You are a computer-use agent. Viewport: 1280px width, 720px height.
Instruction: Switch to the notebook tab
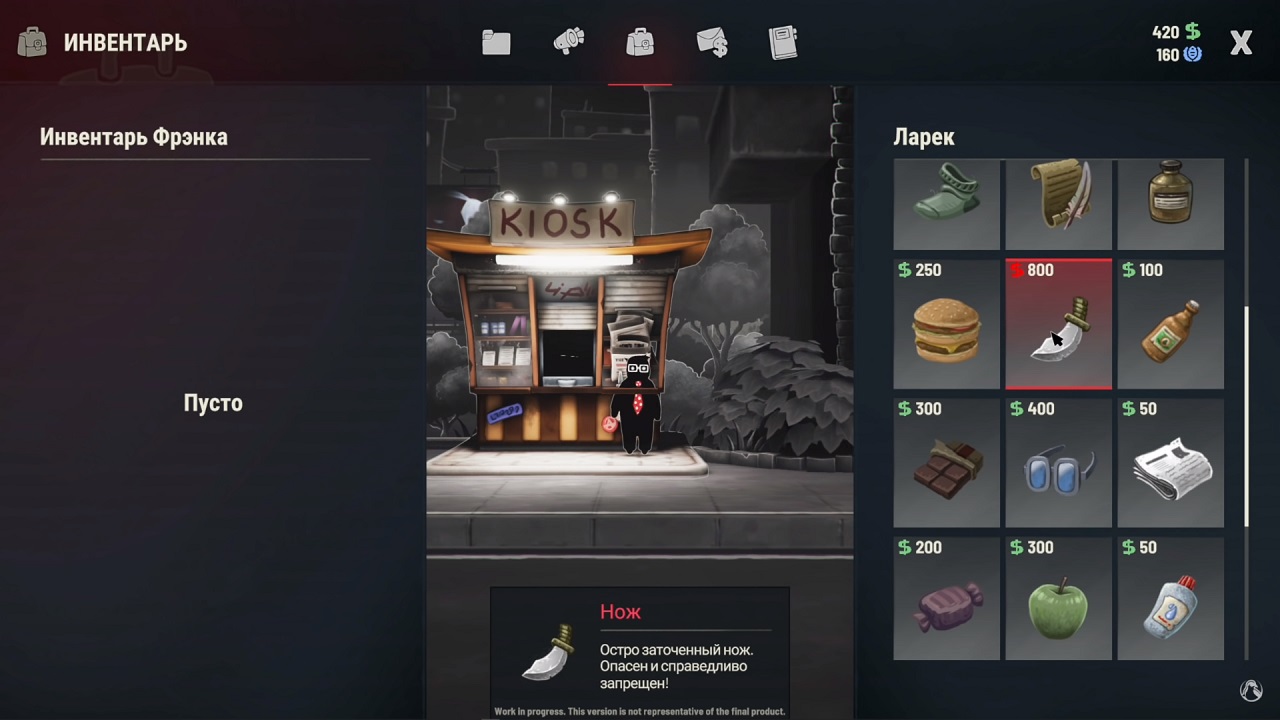pos(783,43)
